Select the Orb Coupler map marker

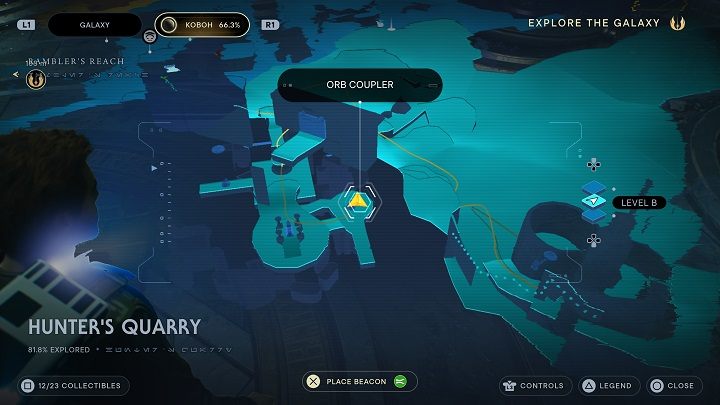[x=358, y=200]
